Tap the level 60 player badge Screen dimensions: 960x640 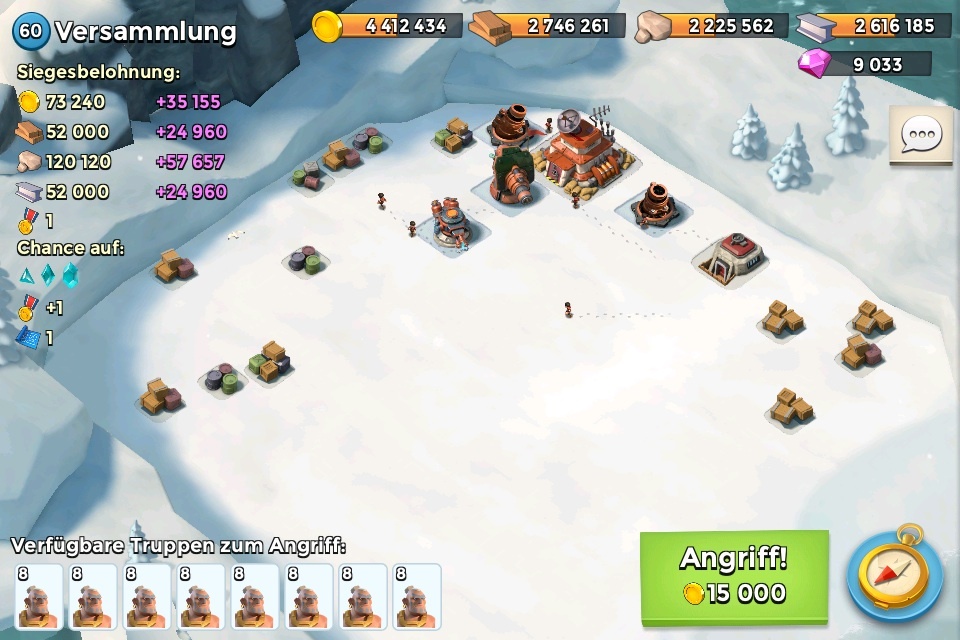point(30,31)
